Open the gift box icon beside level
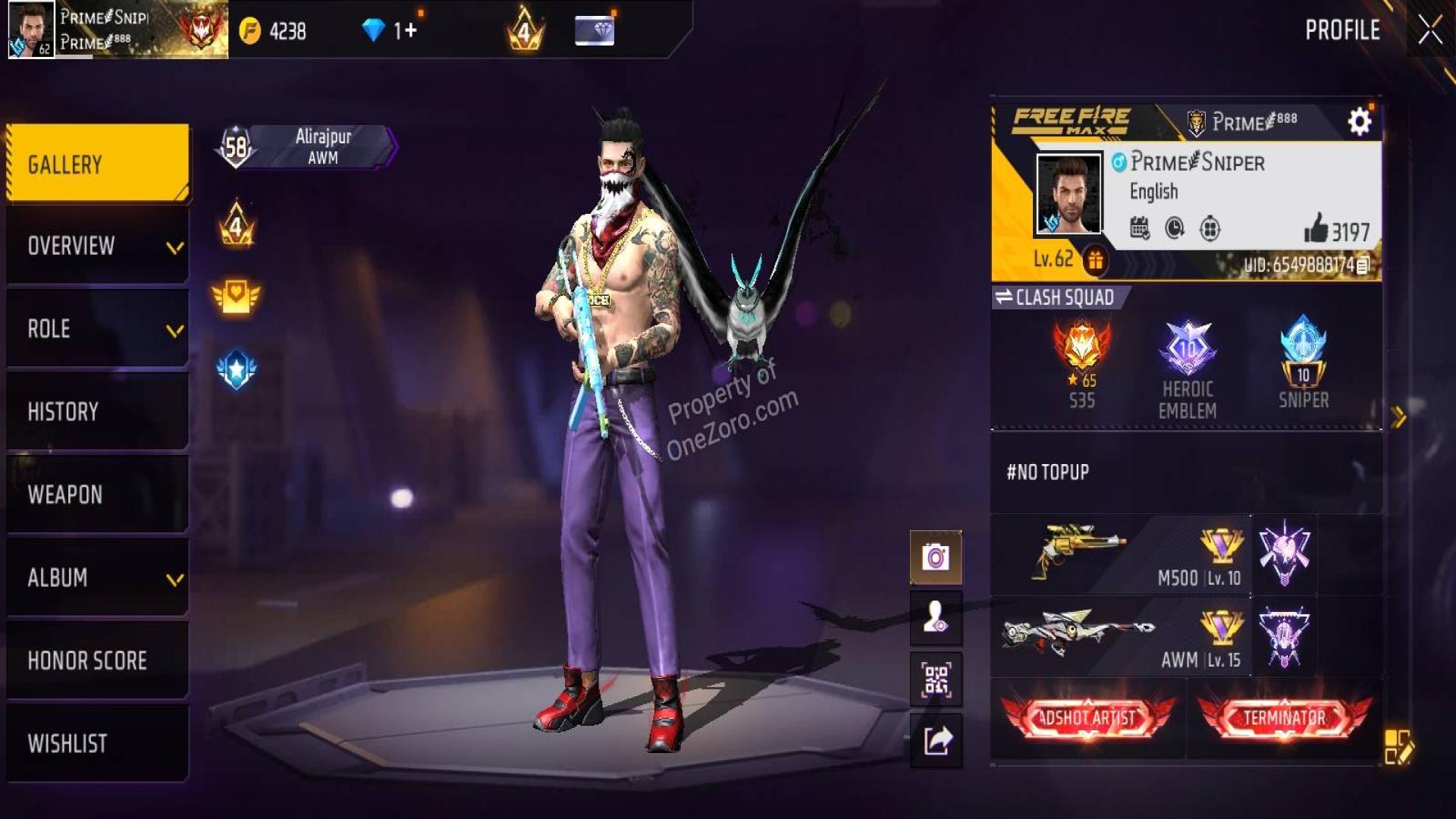 [x=1094, y=261]
